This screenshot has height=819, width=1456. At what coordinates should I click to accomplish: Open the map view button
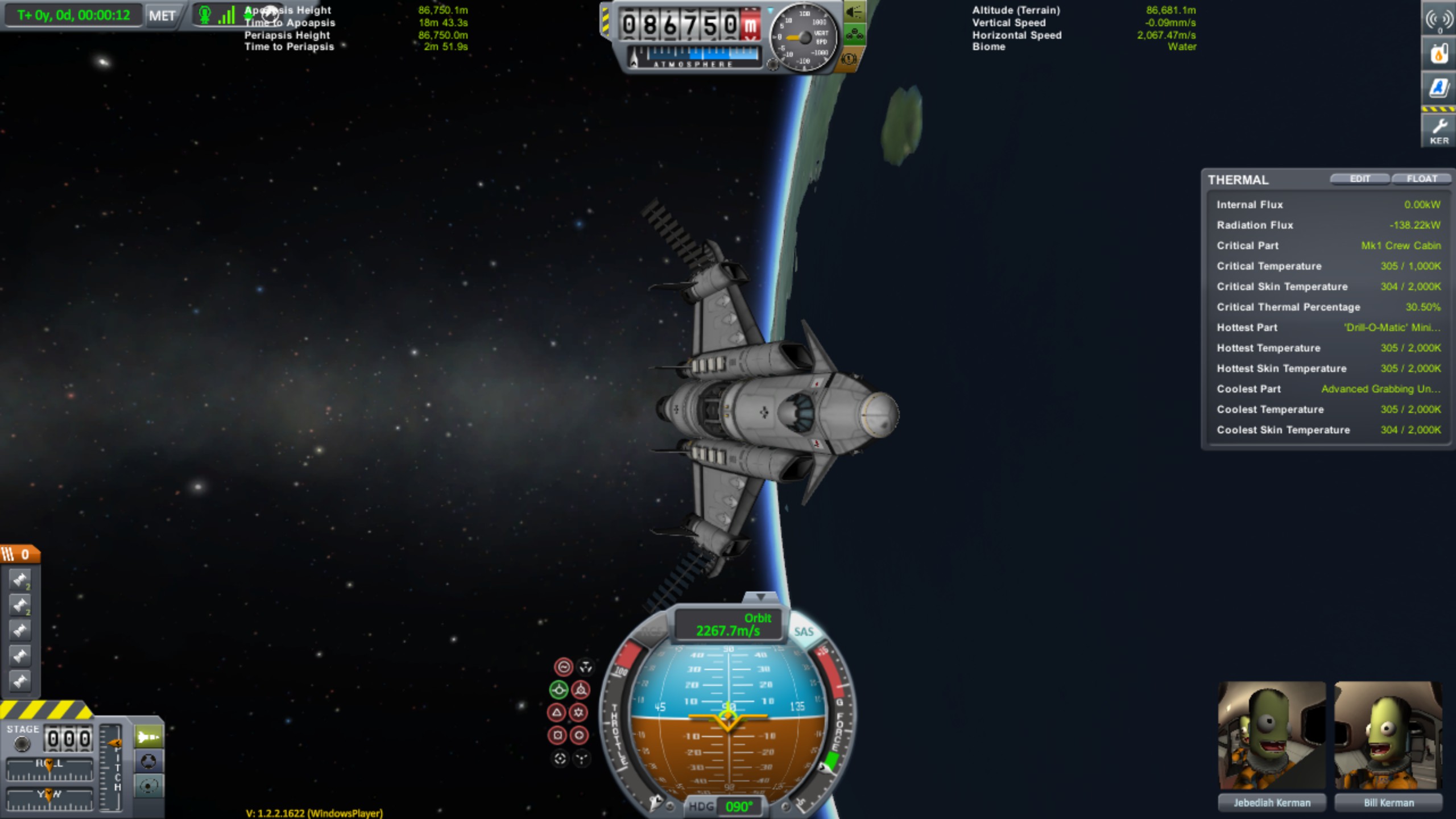coord(148,786)
